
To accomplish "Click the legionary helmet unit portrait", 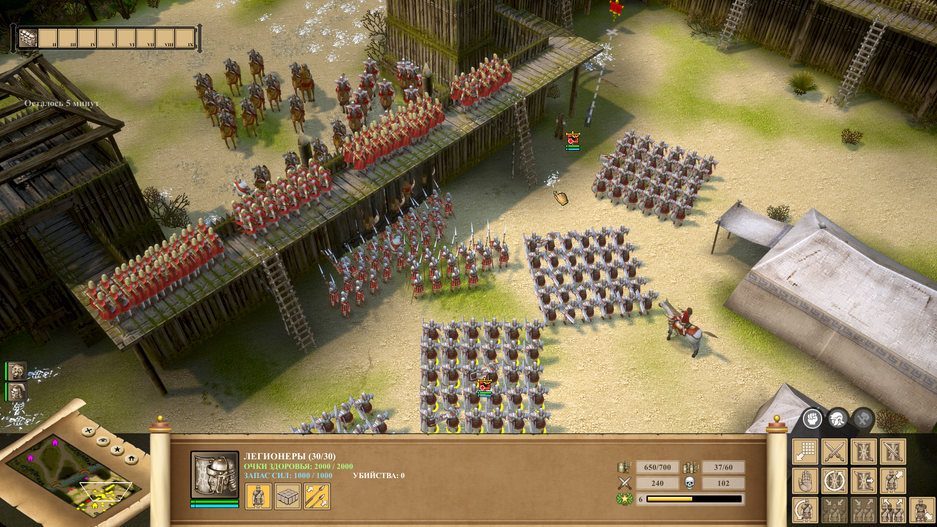I will coord(215,476).
